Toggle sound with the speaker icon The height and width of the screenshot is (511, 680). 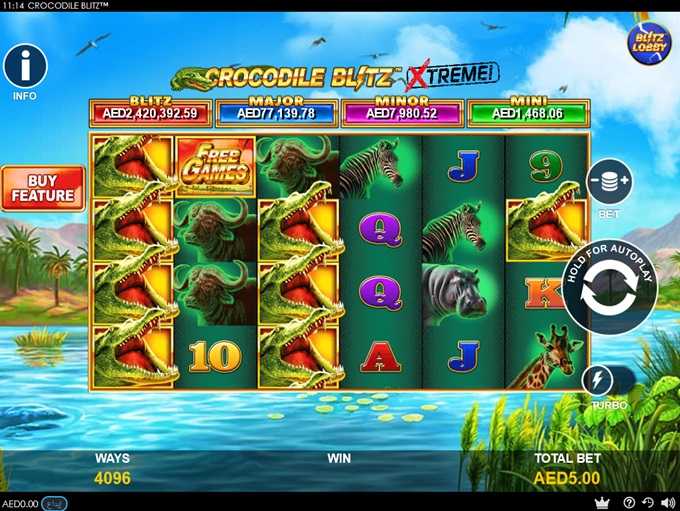point(666,503)
